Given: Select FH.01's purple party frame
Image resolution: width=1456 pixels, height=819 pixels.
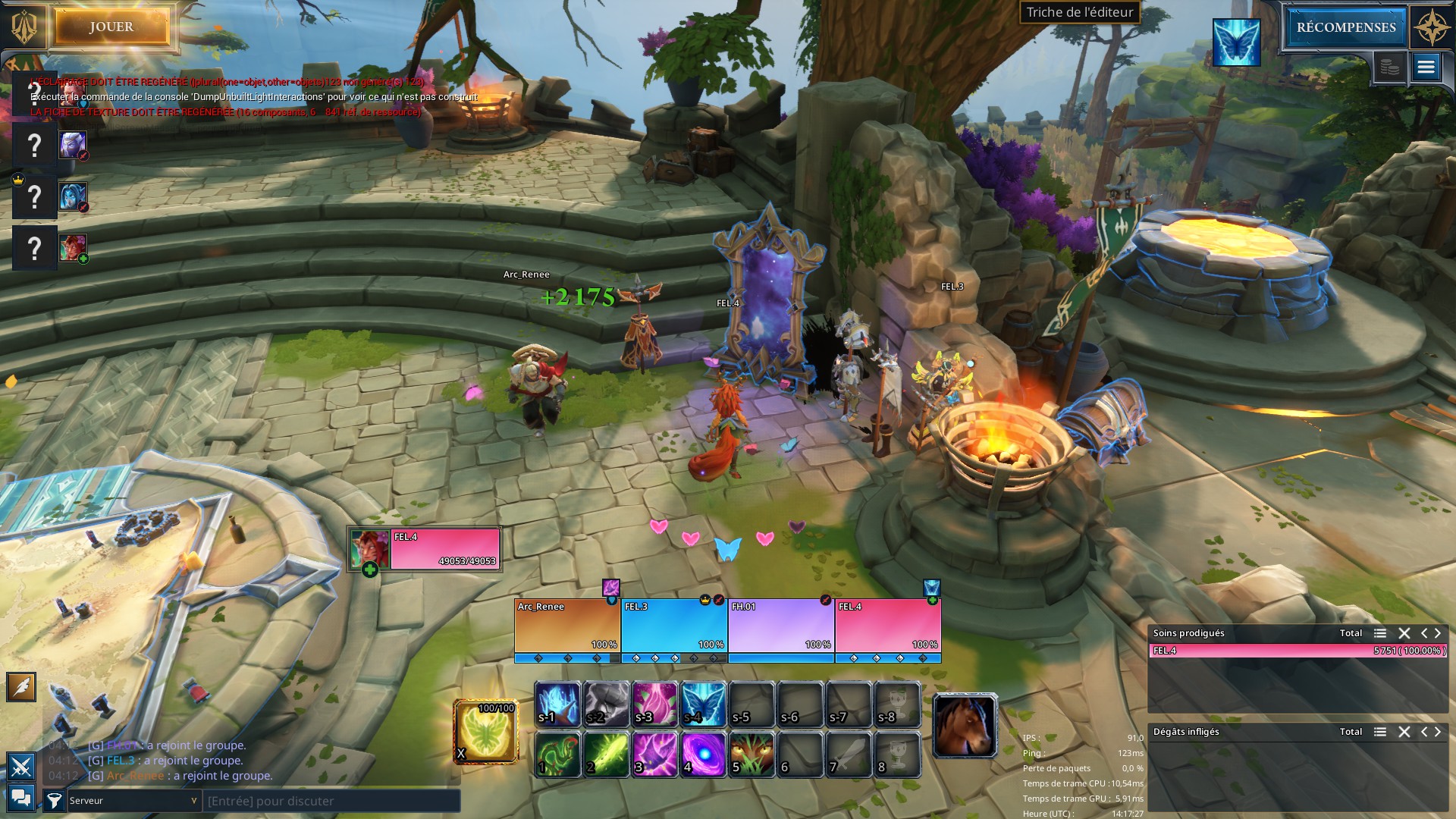Looking at the screenshot, I should click(781, 626).
